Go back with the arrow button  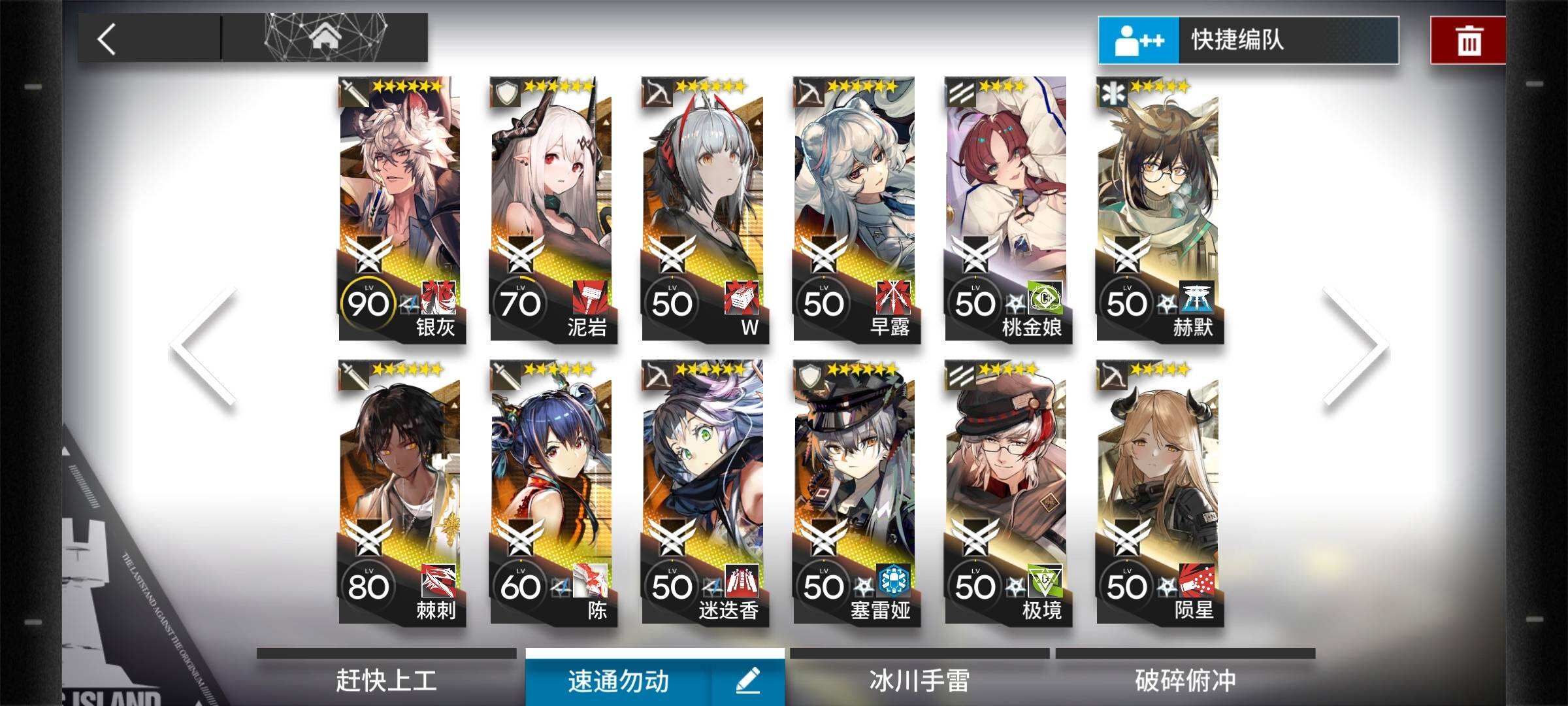click(107, 39)
